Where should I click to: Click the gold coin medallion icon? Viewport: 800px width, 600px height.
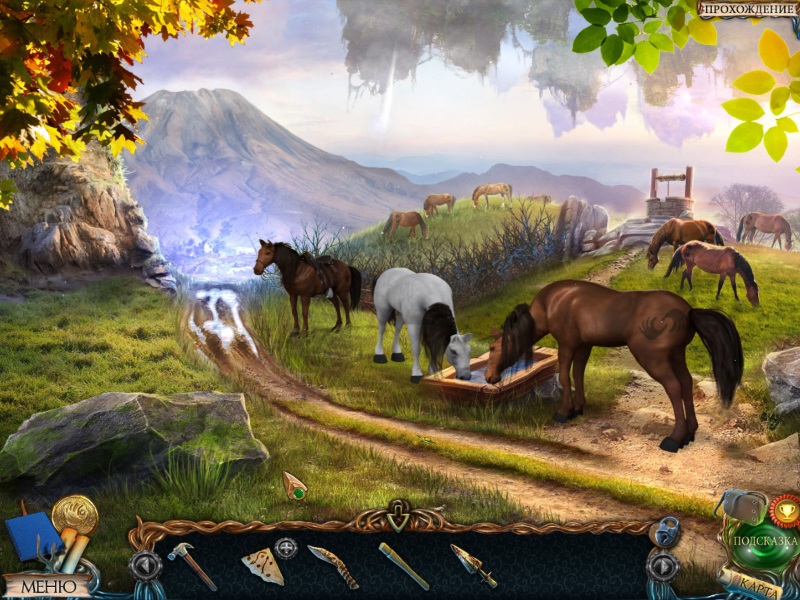(x=76, y=514)
